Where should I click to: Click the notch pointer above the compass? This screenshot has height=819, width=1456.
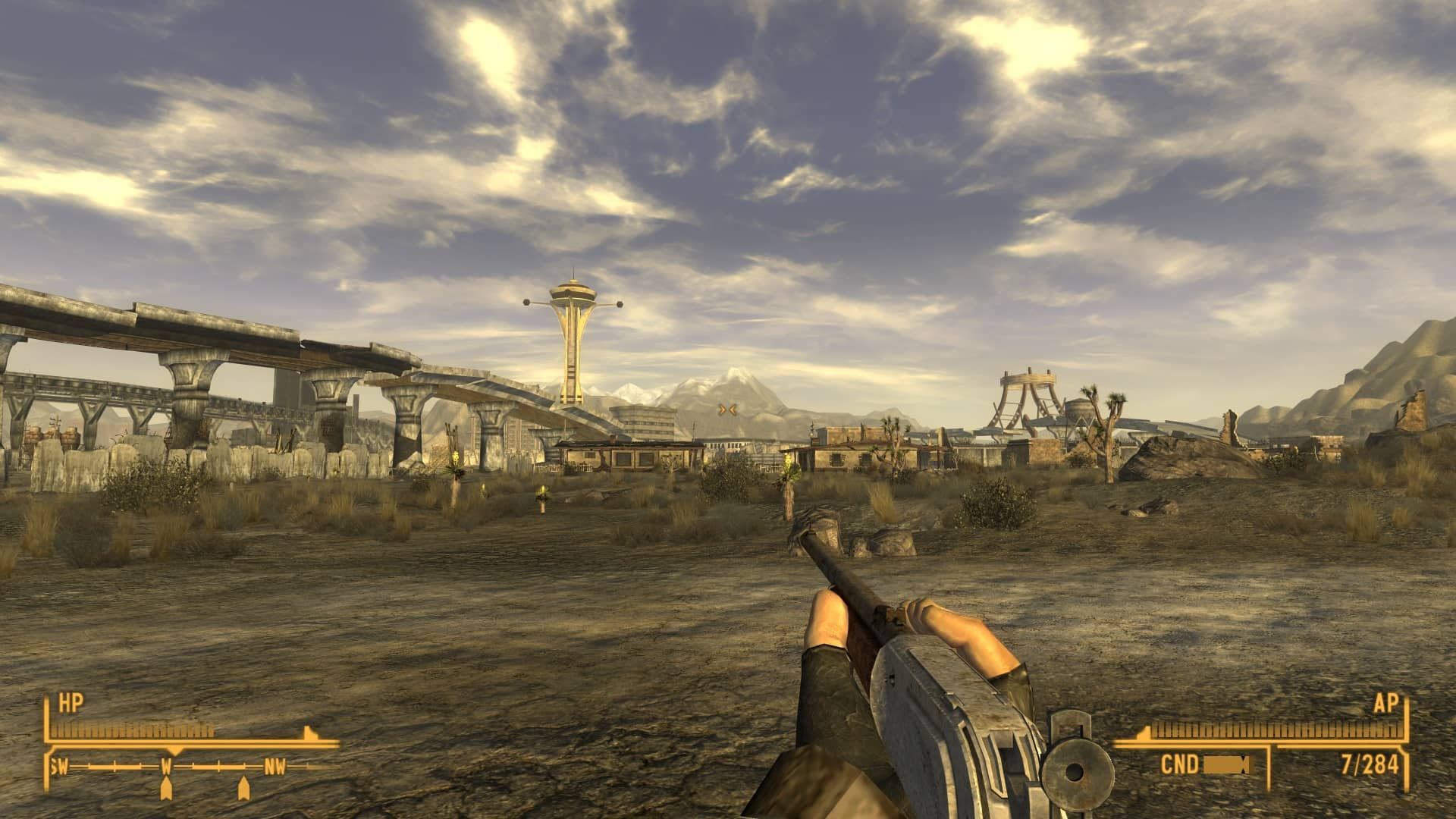(x=175, y=752)
